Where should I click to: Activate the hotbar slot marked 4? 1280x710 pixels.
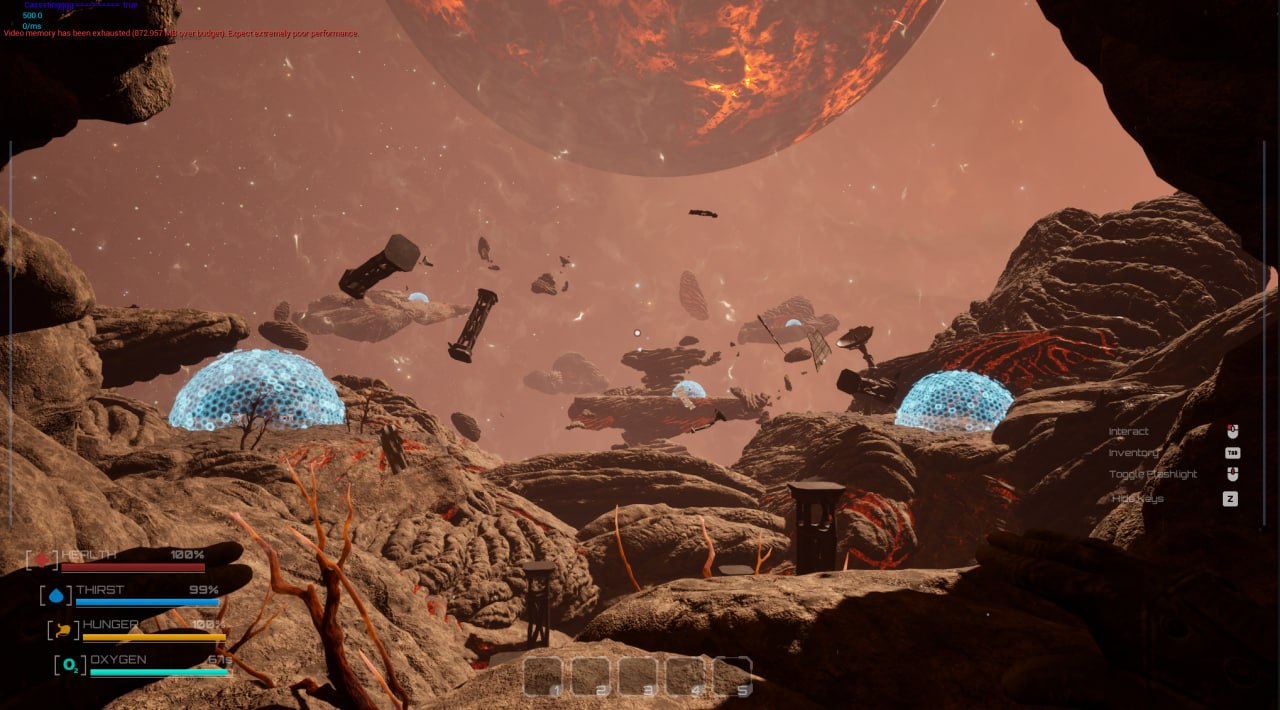pos(685,676)
